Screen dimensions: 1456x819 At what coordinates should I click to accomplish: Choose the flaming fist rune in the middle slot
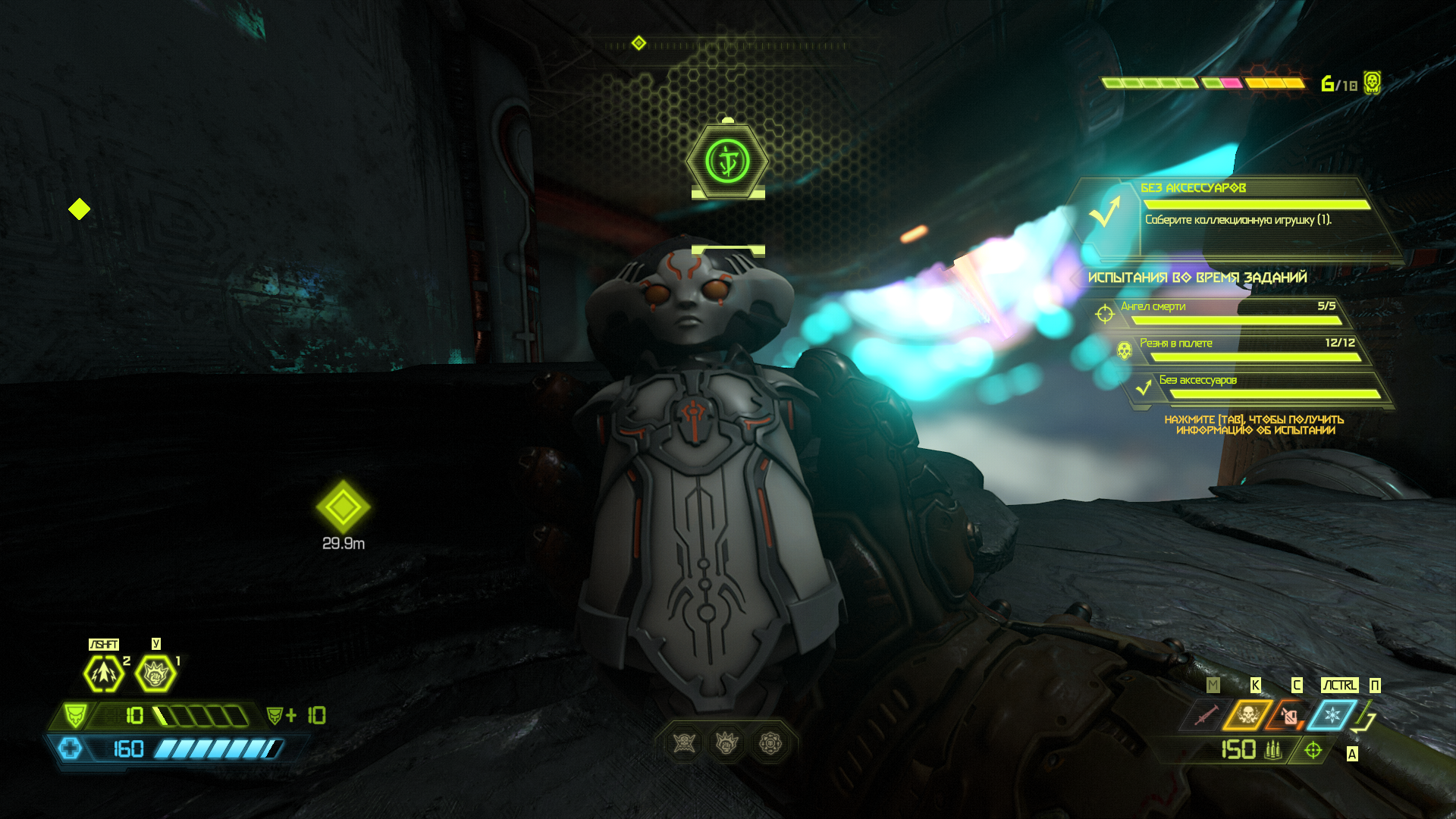point(727,743)
